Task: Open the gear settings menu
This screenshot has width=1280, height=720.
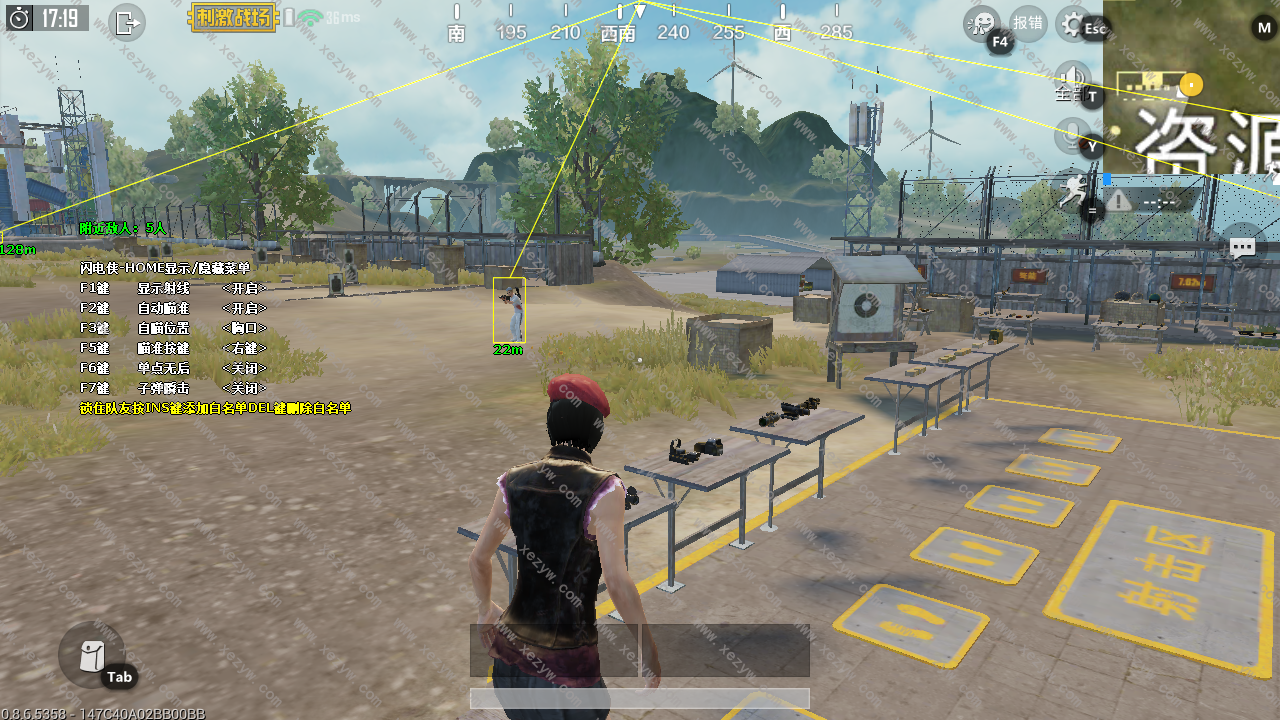Action: click(x=1074, y=23)
